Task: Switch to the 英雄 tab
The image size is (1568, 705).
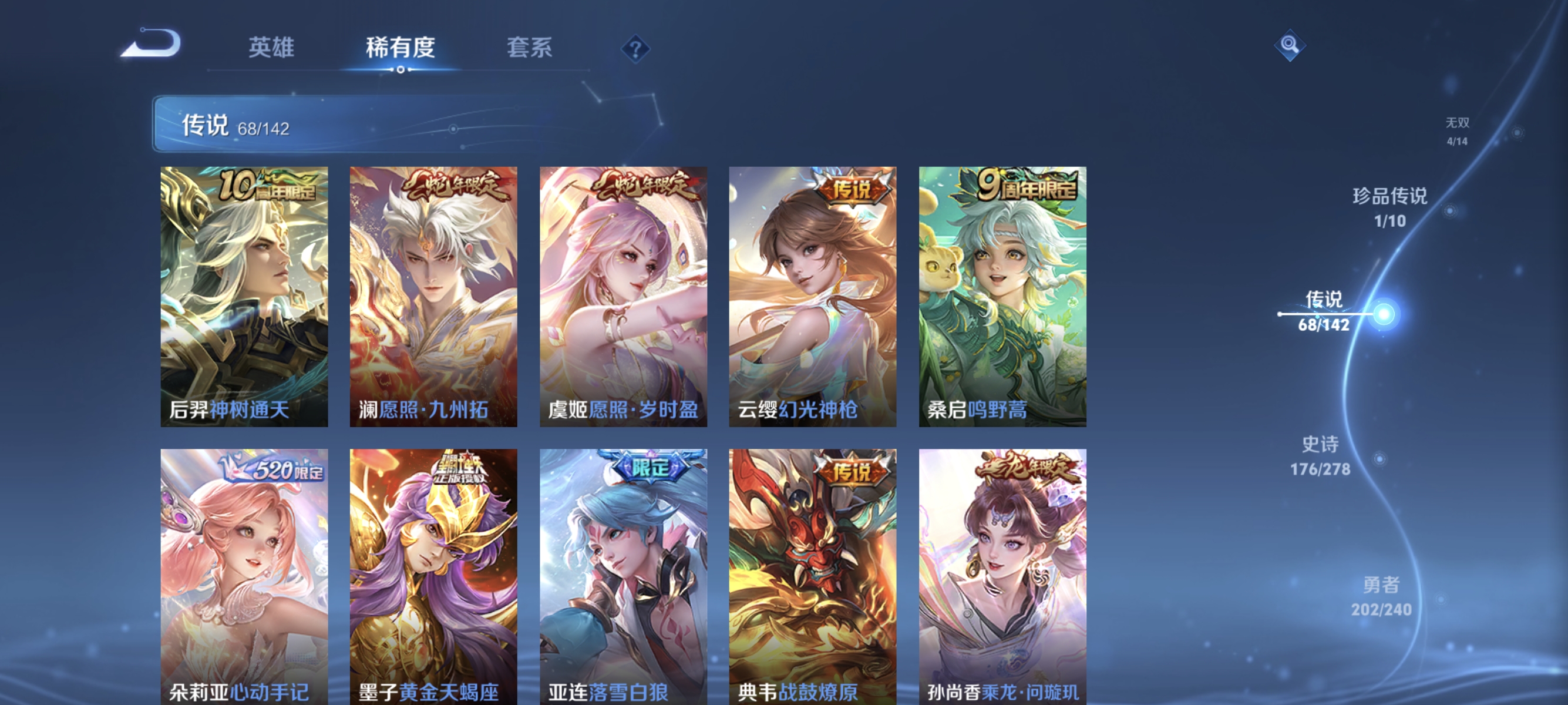Action: tap(271, 49)
